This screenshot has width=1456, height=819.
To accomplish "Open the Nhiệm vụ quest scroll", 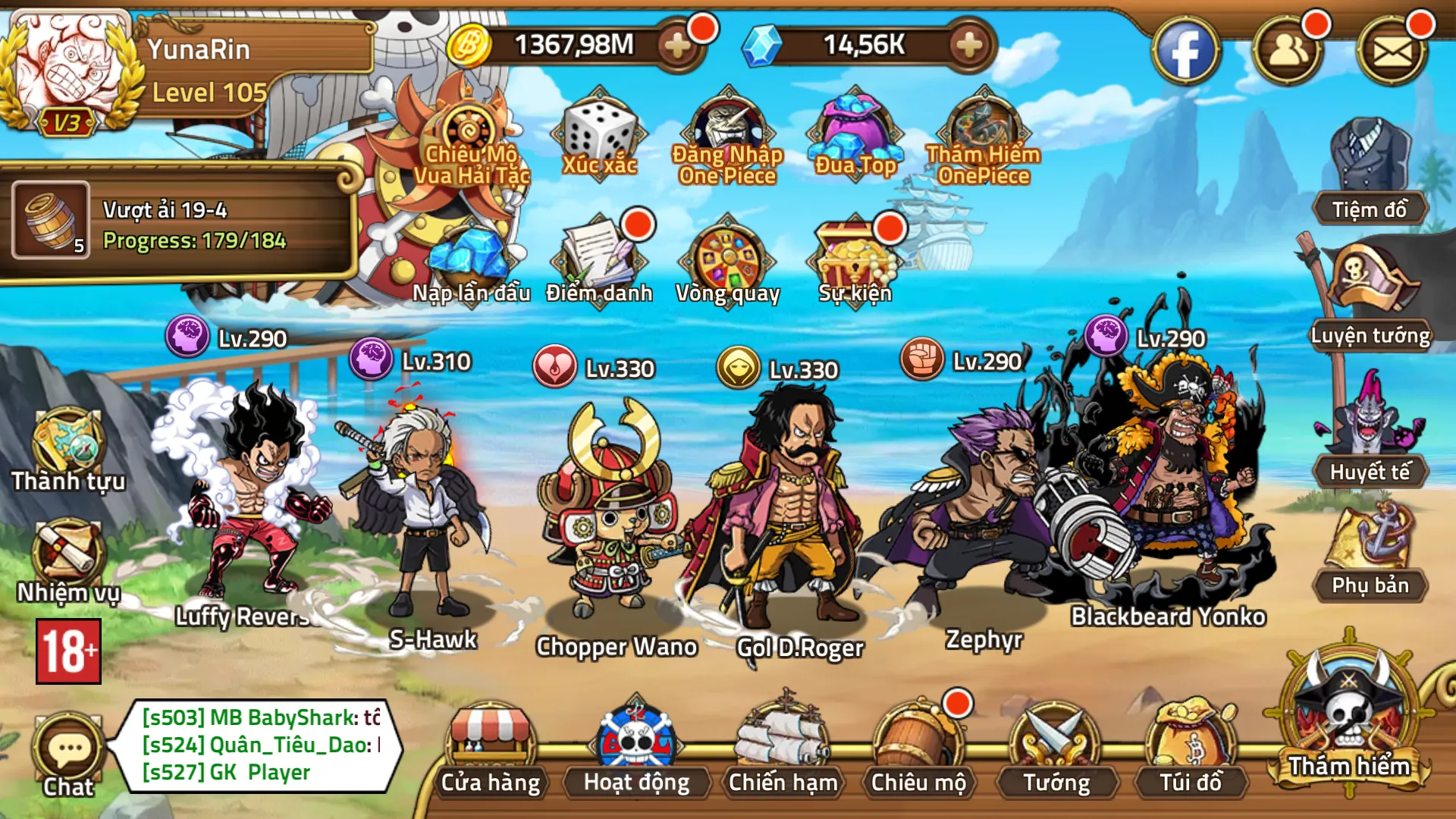I will coord(67,561).
